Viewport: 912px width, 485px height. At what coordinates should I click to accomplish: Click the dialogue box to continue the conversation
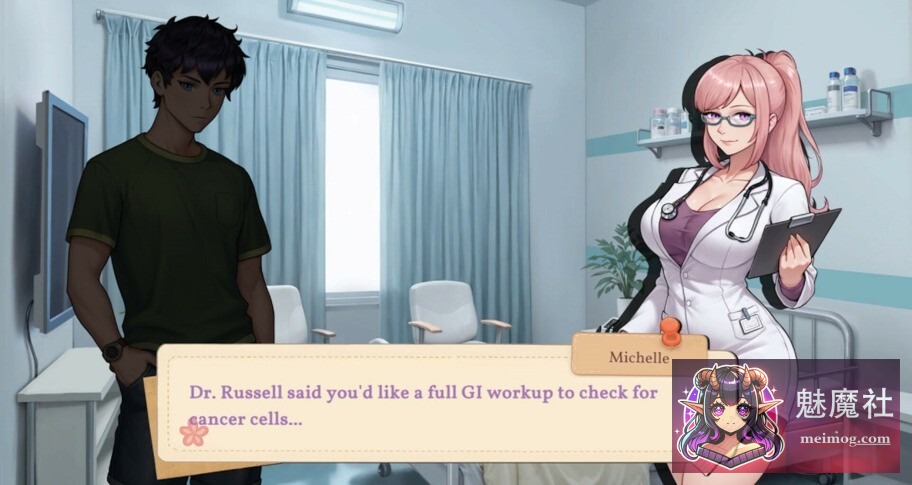420,405
